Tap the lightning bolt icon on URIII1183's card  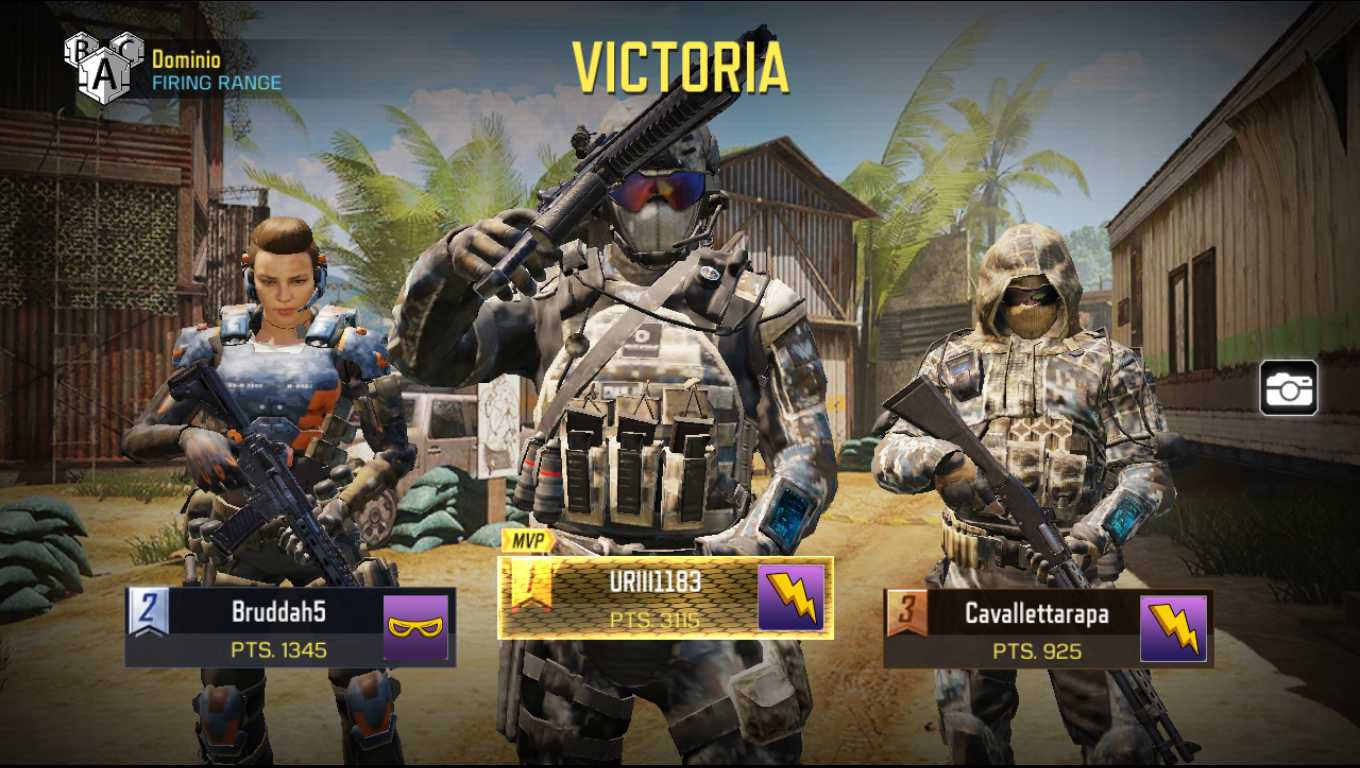[x=791, y=598]
